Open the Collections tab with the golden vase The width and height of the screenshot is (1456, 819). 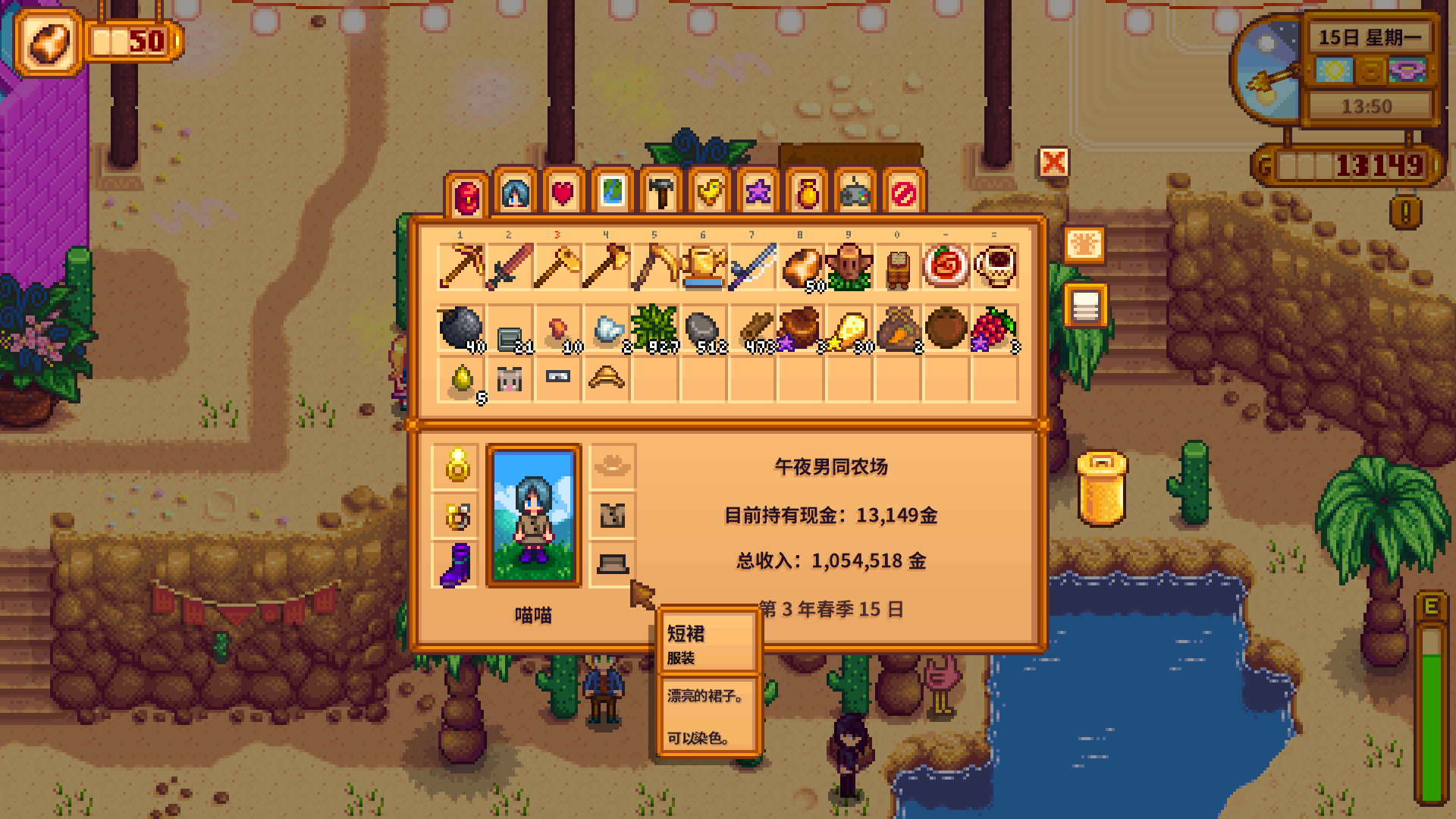pyautogui.click(x=807, y=193)
